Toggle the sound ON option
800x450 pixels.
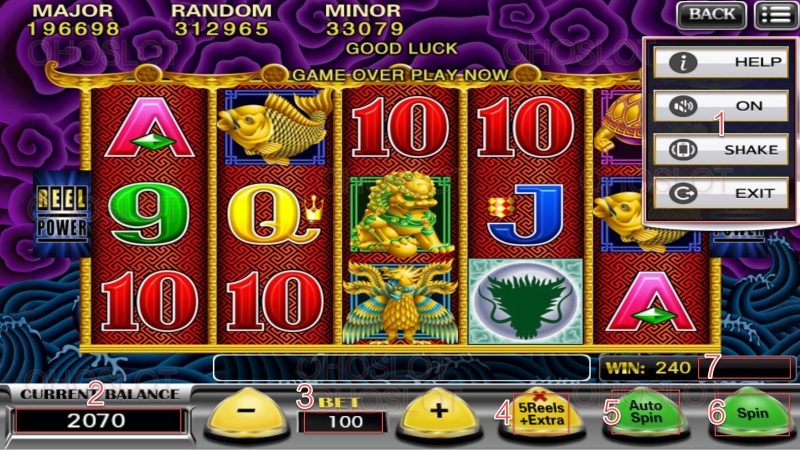717,105
